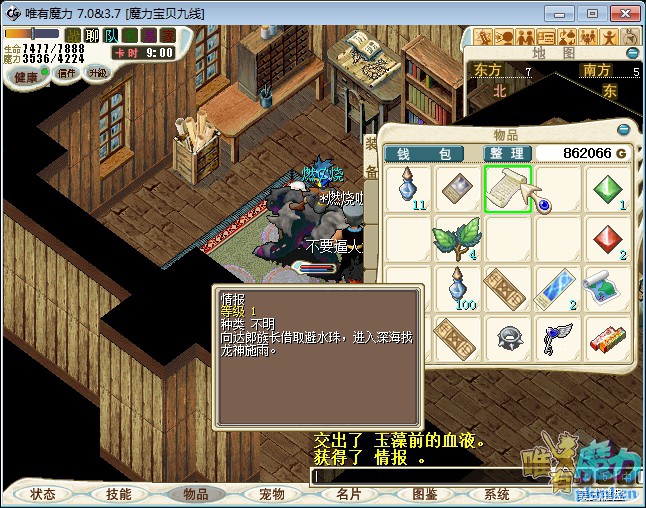Screen dimensions: 646x508
Task: Click the 健康 health button
Action: (x=27, y=76)
